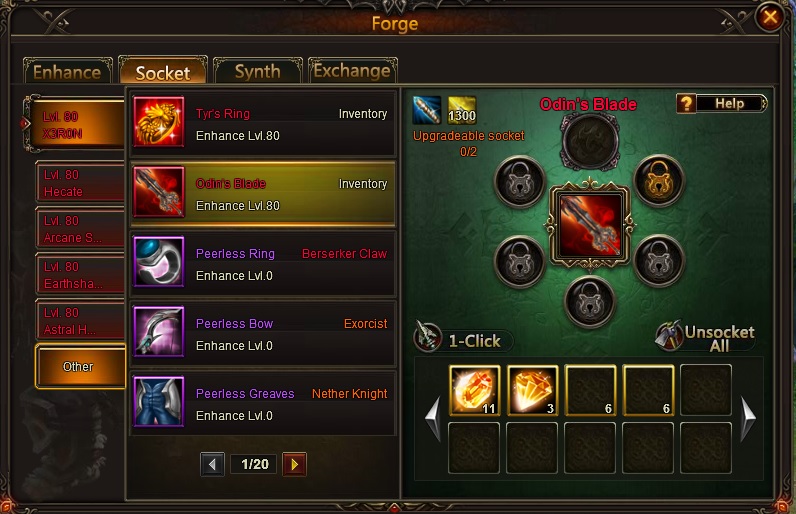Close the Forge window
The height and width of the screenshot is (514, 796).
point(769,17)
